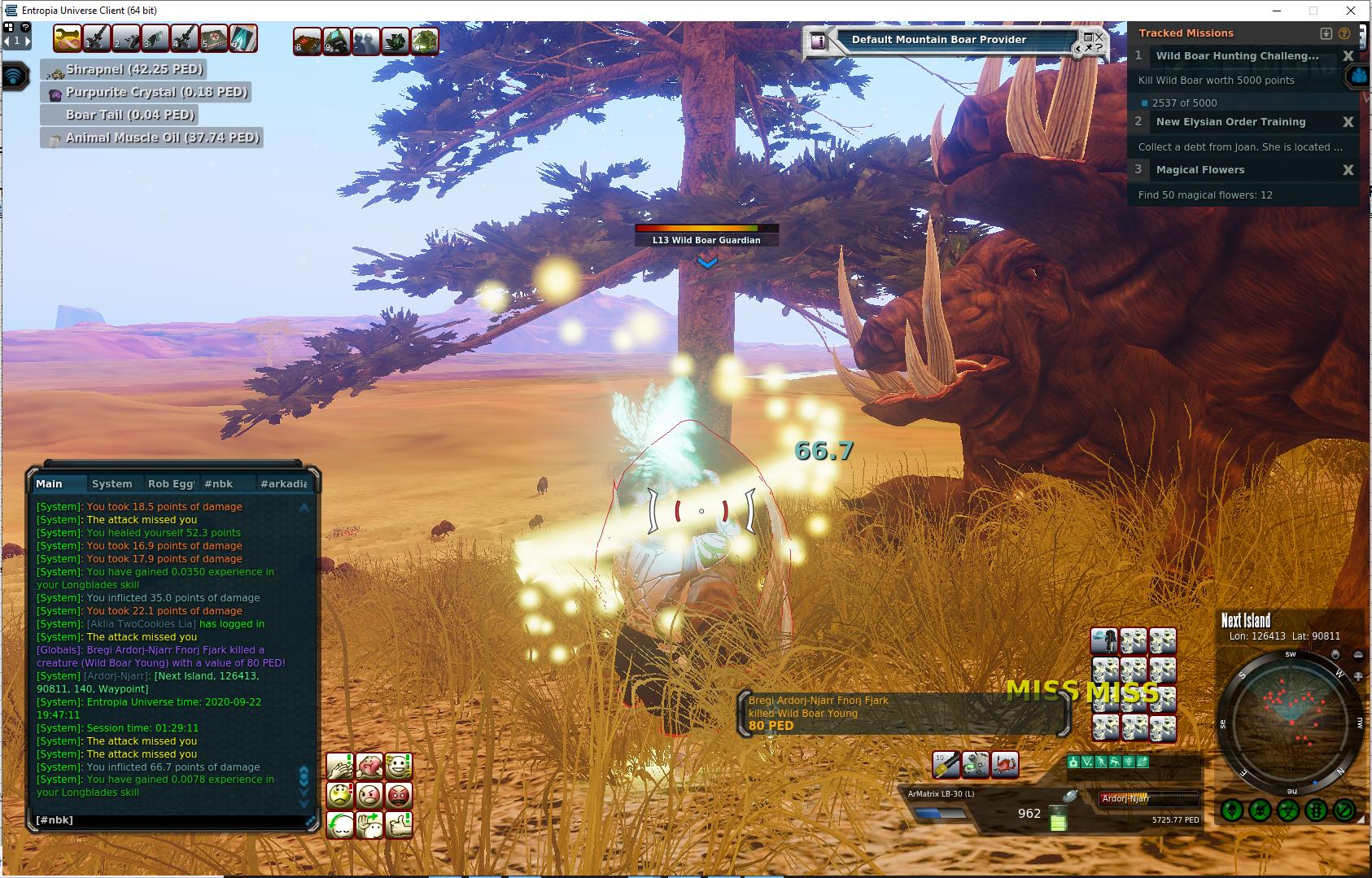This screenshot has height=878, width=1372.
Task: Close the Entropia Universe client window
Action: click(1352, 11)
